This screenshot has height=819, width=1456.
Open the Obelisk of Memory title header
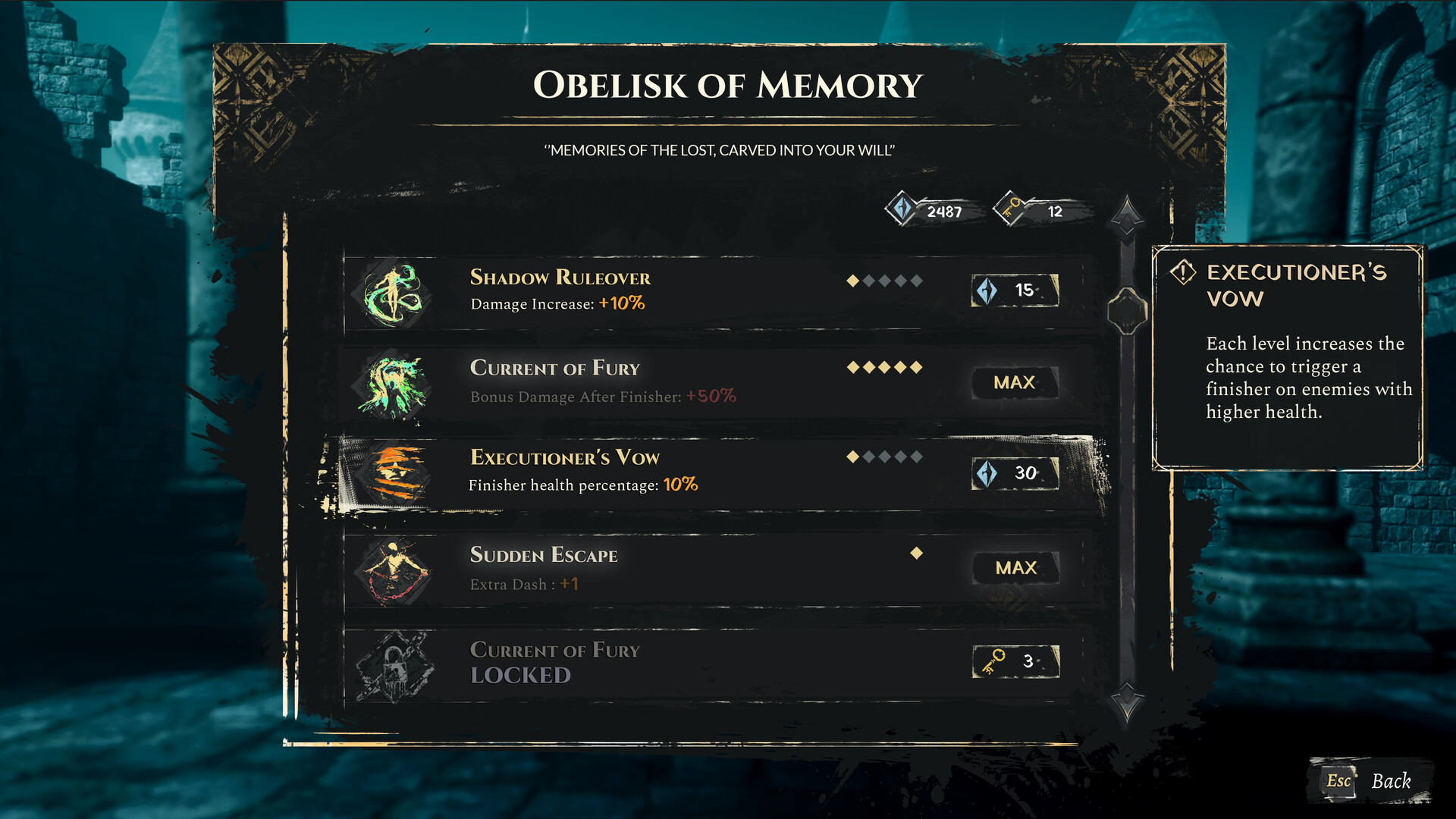click(x=728, y=86)
